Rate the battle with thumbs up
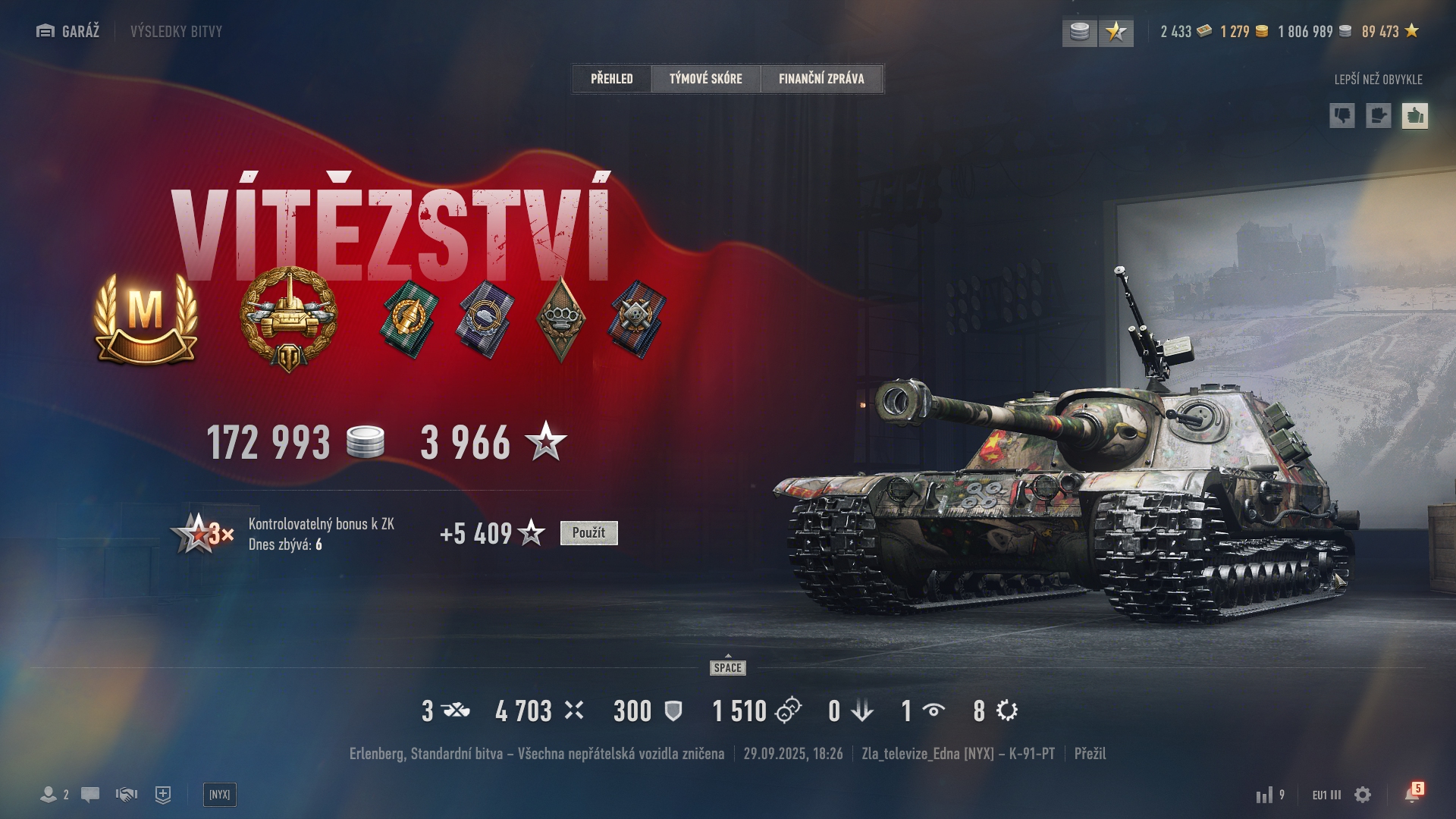The image size is (1456, 819). (1414, 116)
